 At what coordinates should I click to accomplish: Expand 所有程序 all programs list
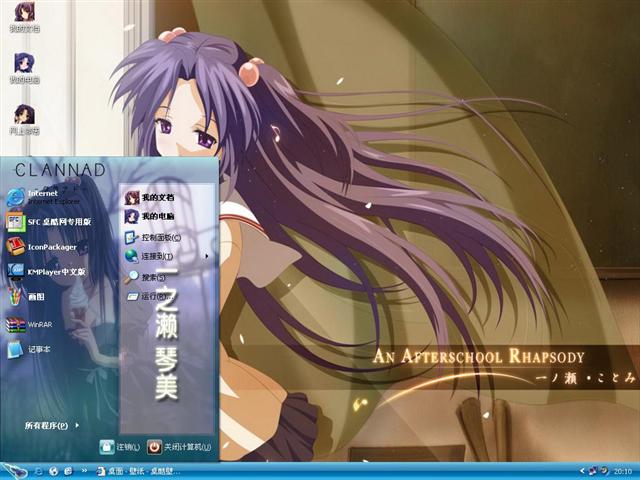(50, 425)
